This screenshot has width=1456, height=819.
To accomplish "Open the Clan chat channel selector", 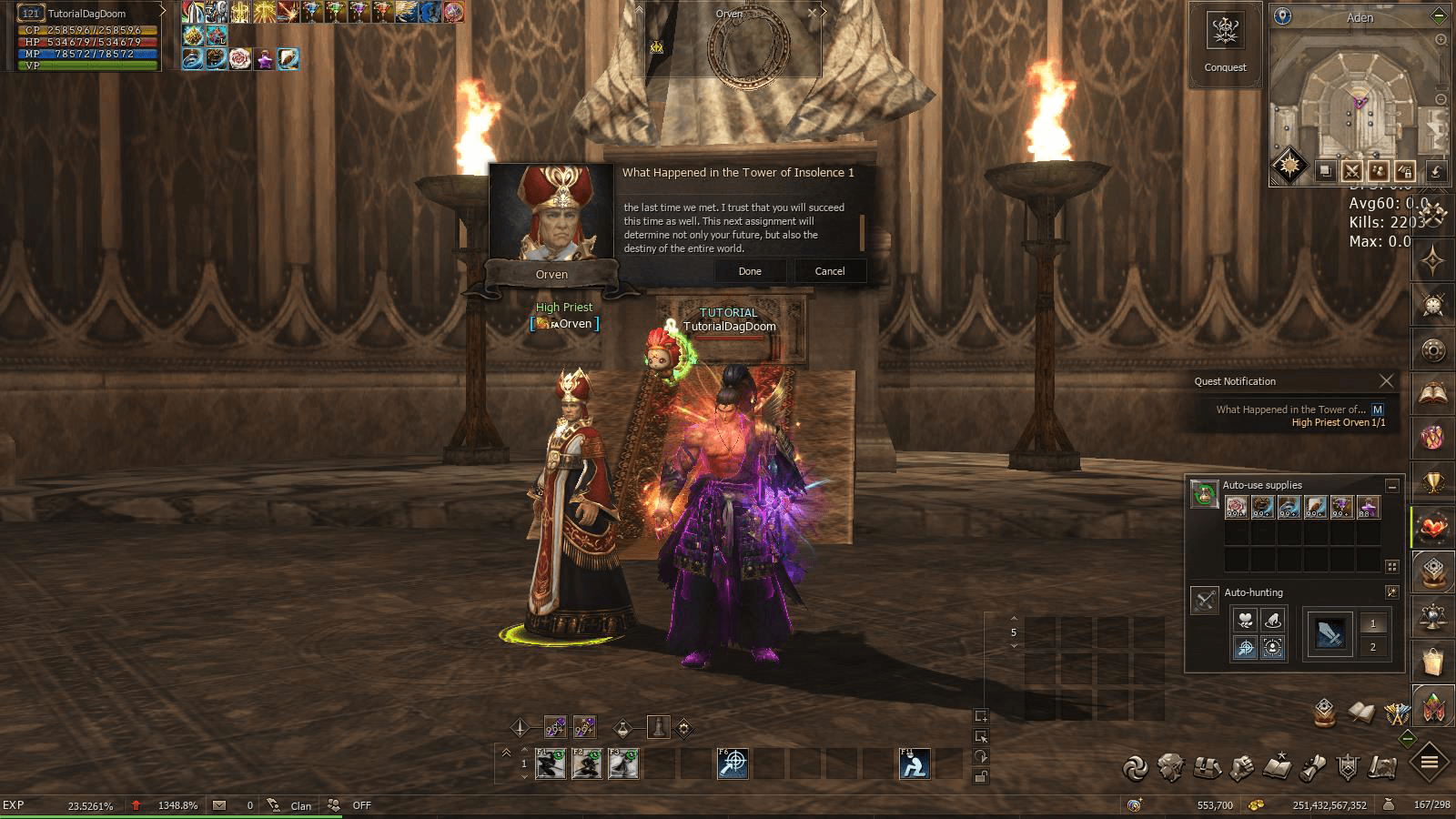I will pyautogui.click(x=298, y=806).
